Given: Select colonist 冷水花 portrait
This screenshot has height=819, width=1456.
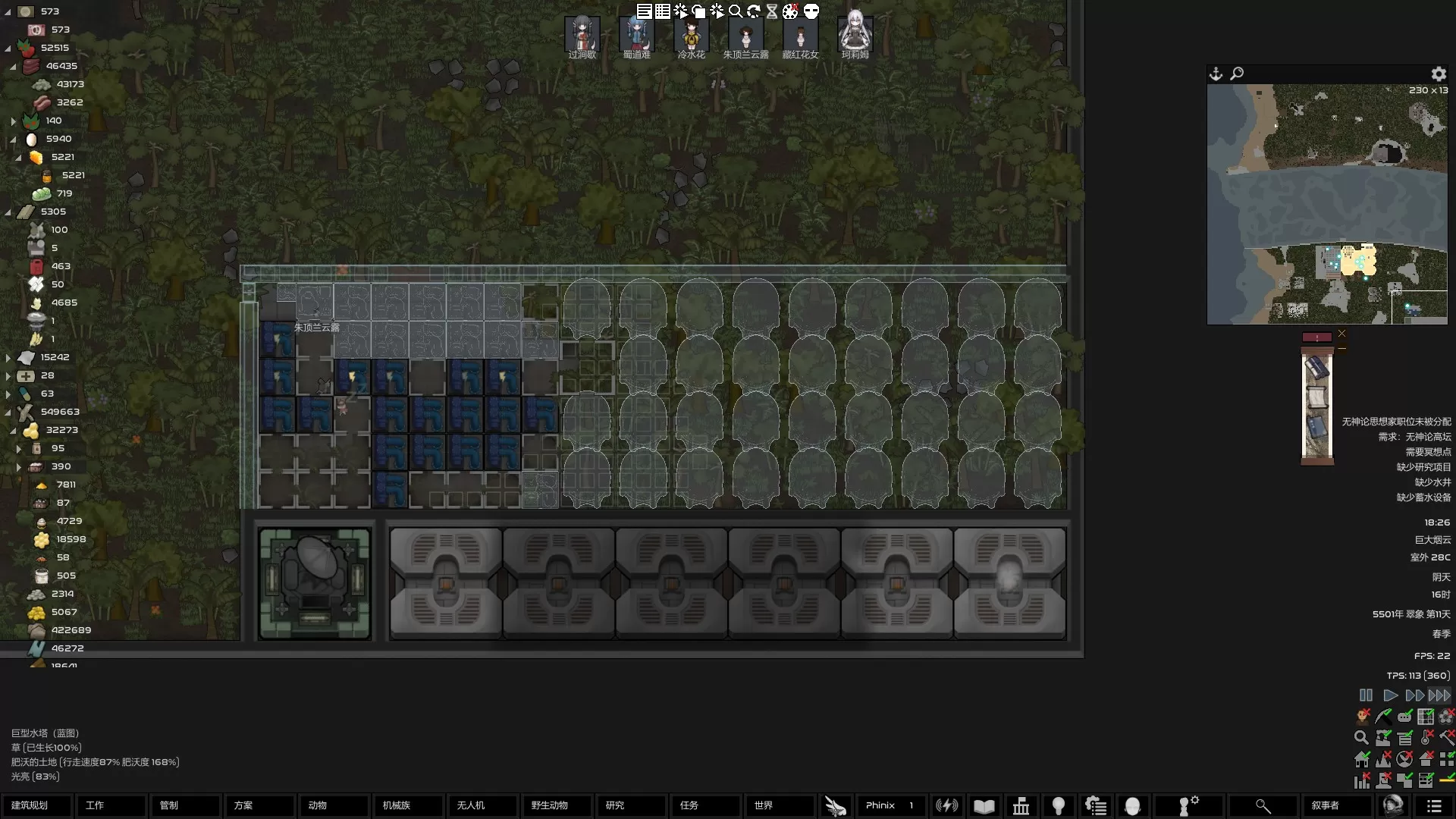Looking at the screenshot, I should coord(691,36).
